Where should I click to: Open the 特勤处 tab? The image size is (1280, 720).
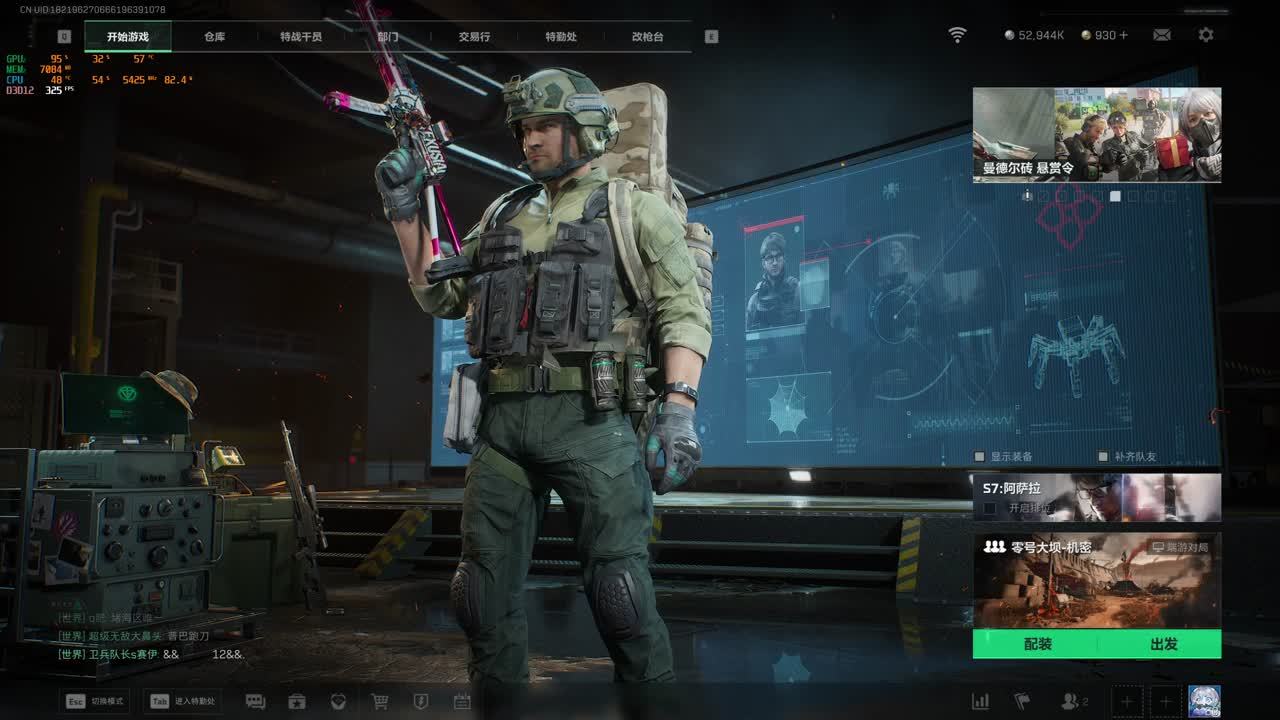(561, 37)
